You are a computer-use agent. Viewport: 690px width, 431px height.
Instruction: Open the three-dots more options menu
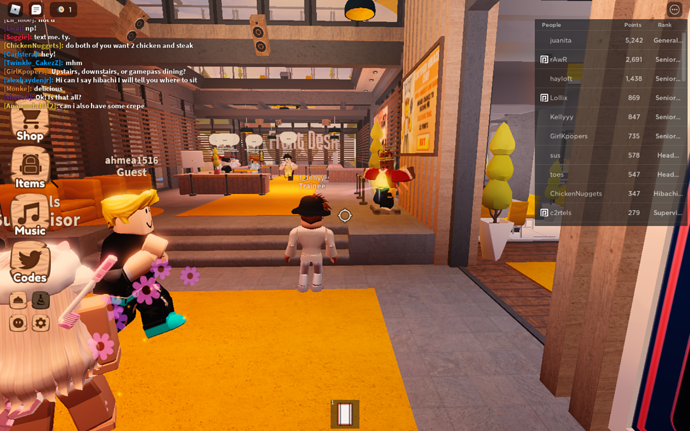[674, 10]
